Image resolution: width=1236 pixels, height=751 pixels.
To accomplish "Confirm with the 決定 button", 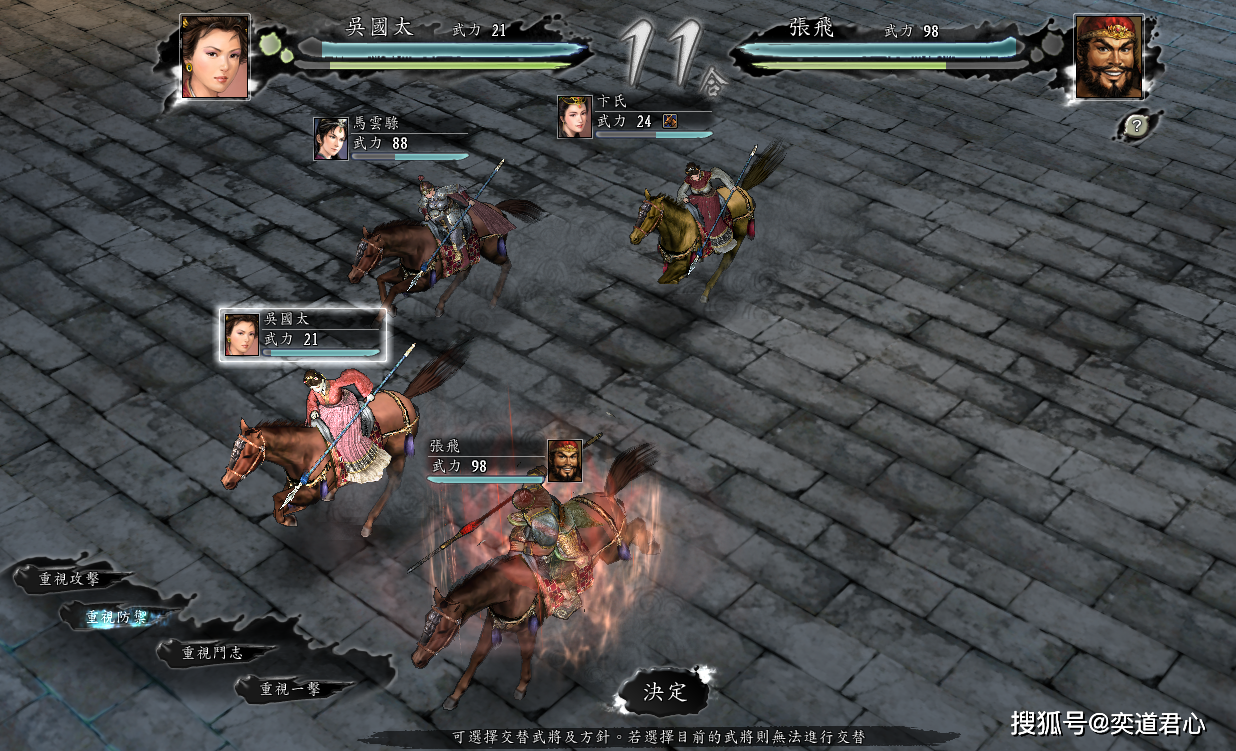I will (665, 692).
